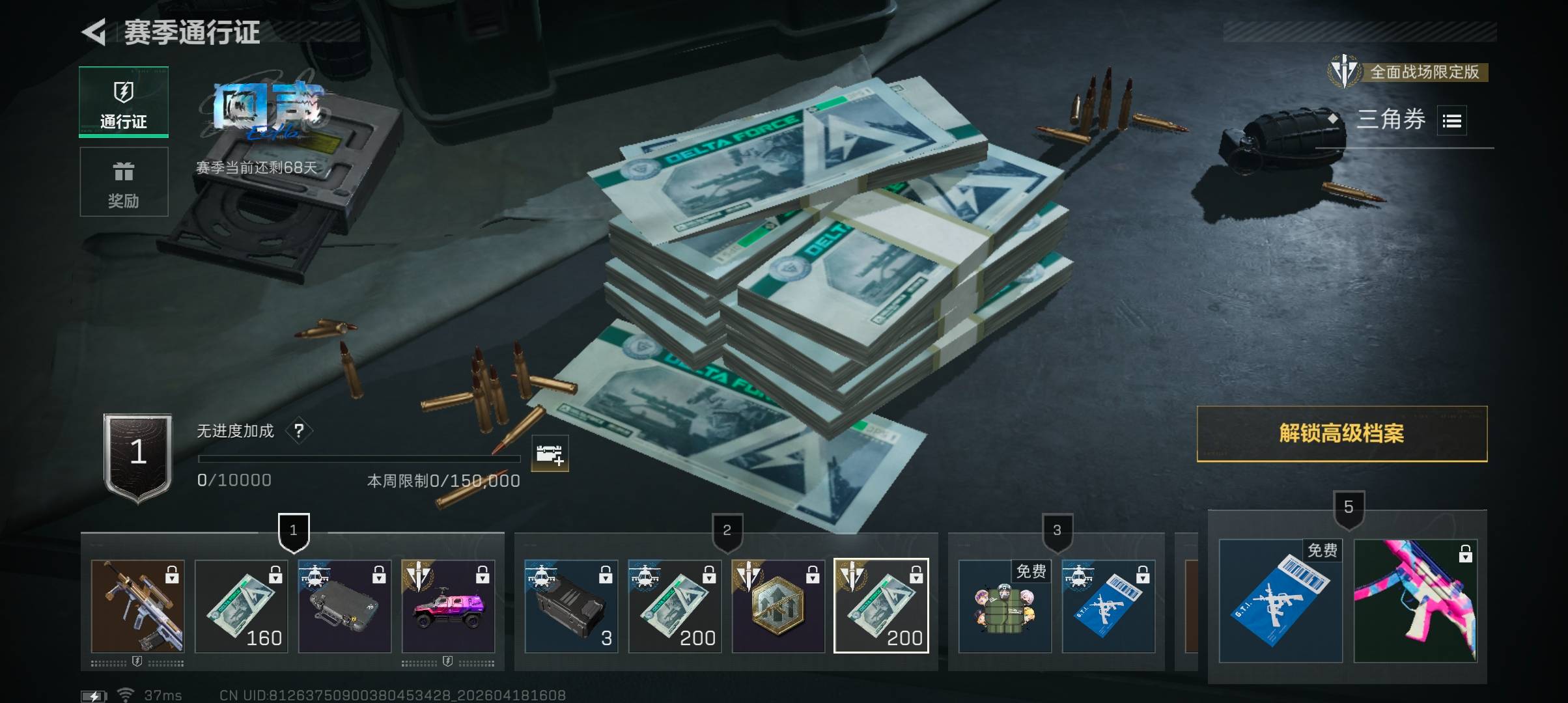Go back from the season pass screen

click(x=94, y=32)
